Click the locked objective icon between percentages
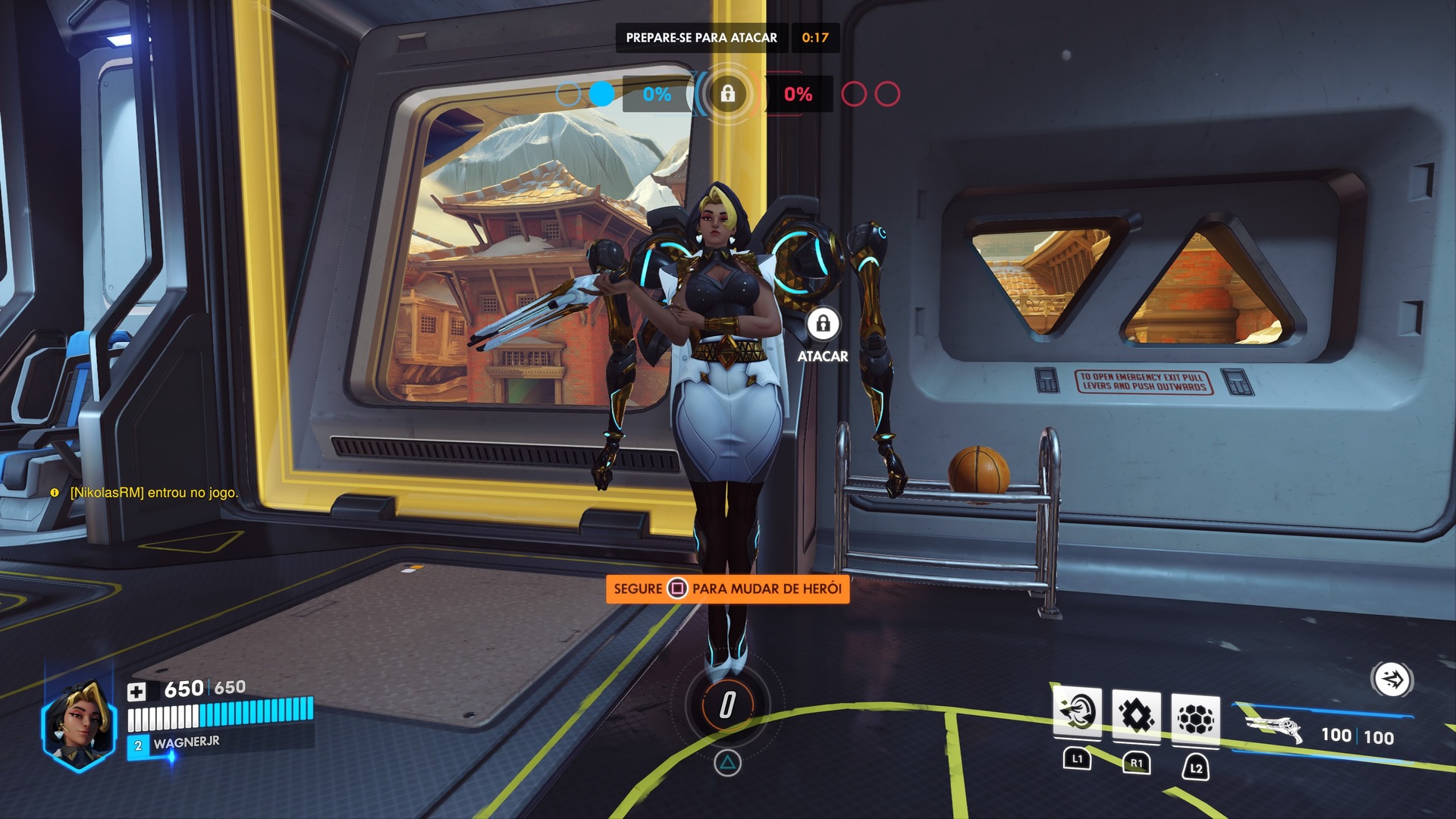Image resolution: width=1456 pixels, height=819 pixels. [727, 94]
